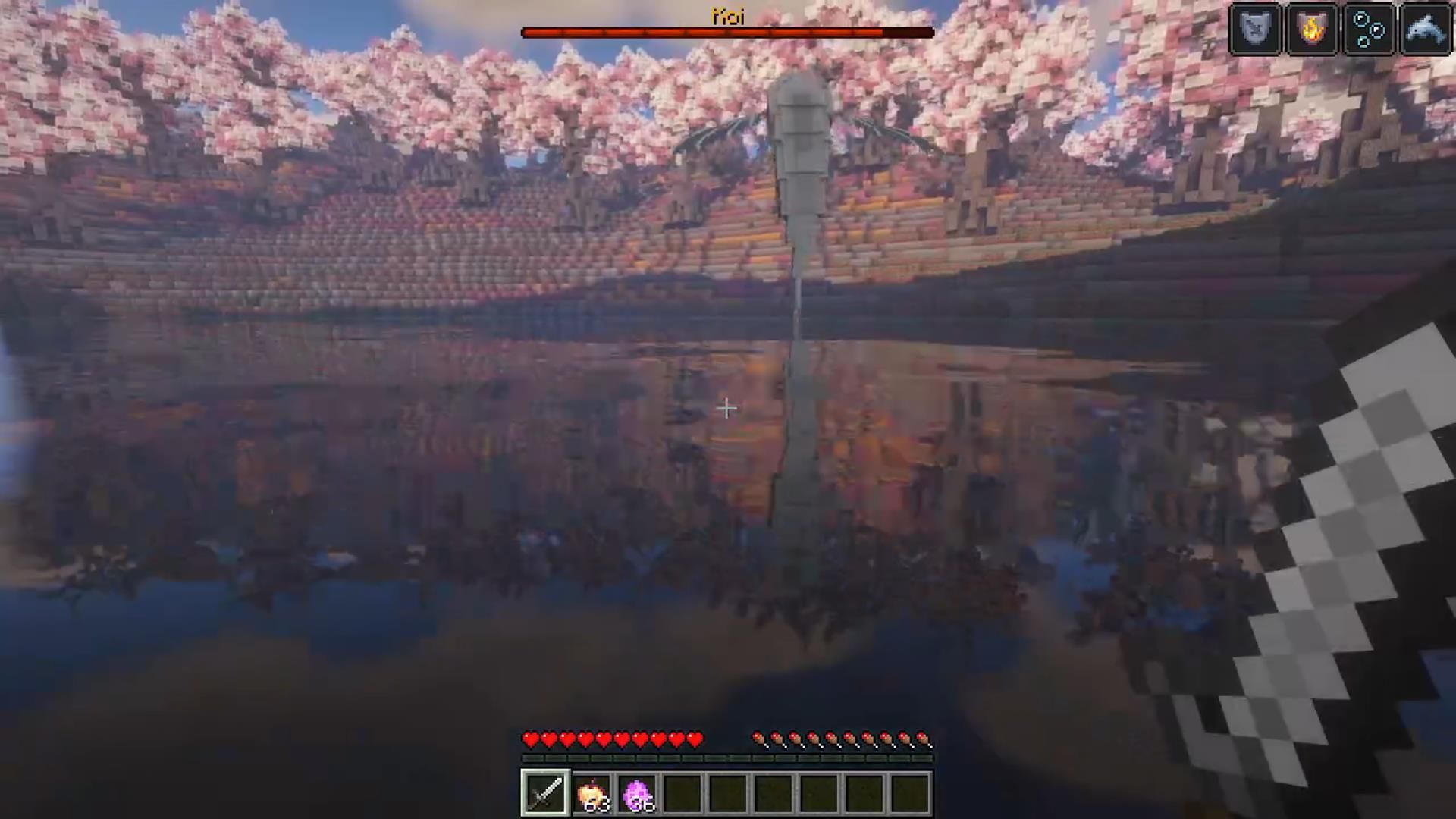The width and height of the screenshot is (1456, 819).
Task: Click the Resistance chestplate effect icon
Action: [x=1256, y=29]
